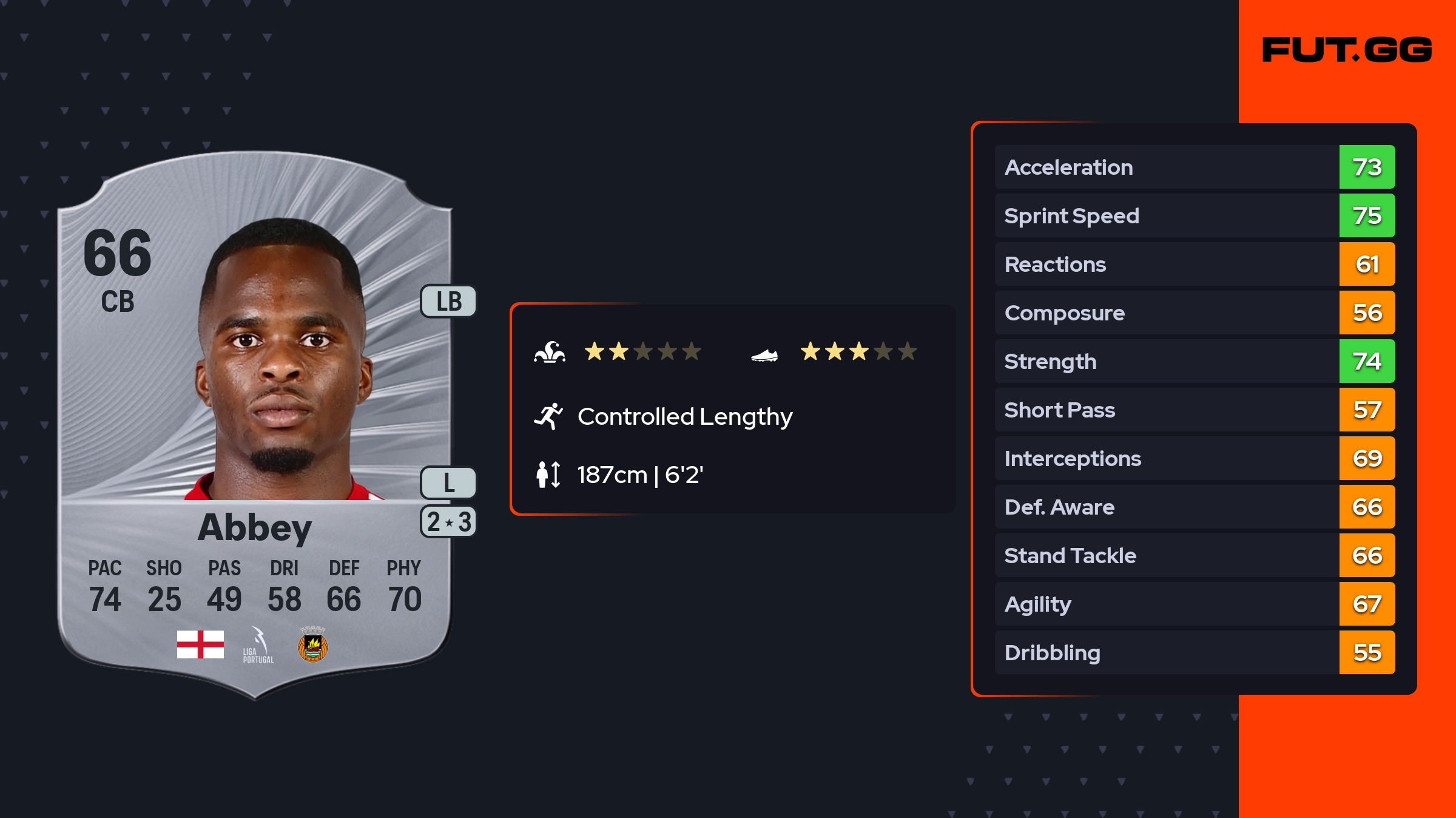Click the Strength stat row
1456x818 pixels.
[1194, 361]
